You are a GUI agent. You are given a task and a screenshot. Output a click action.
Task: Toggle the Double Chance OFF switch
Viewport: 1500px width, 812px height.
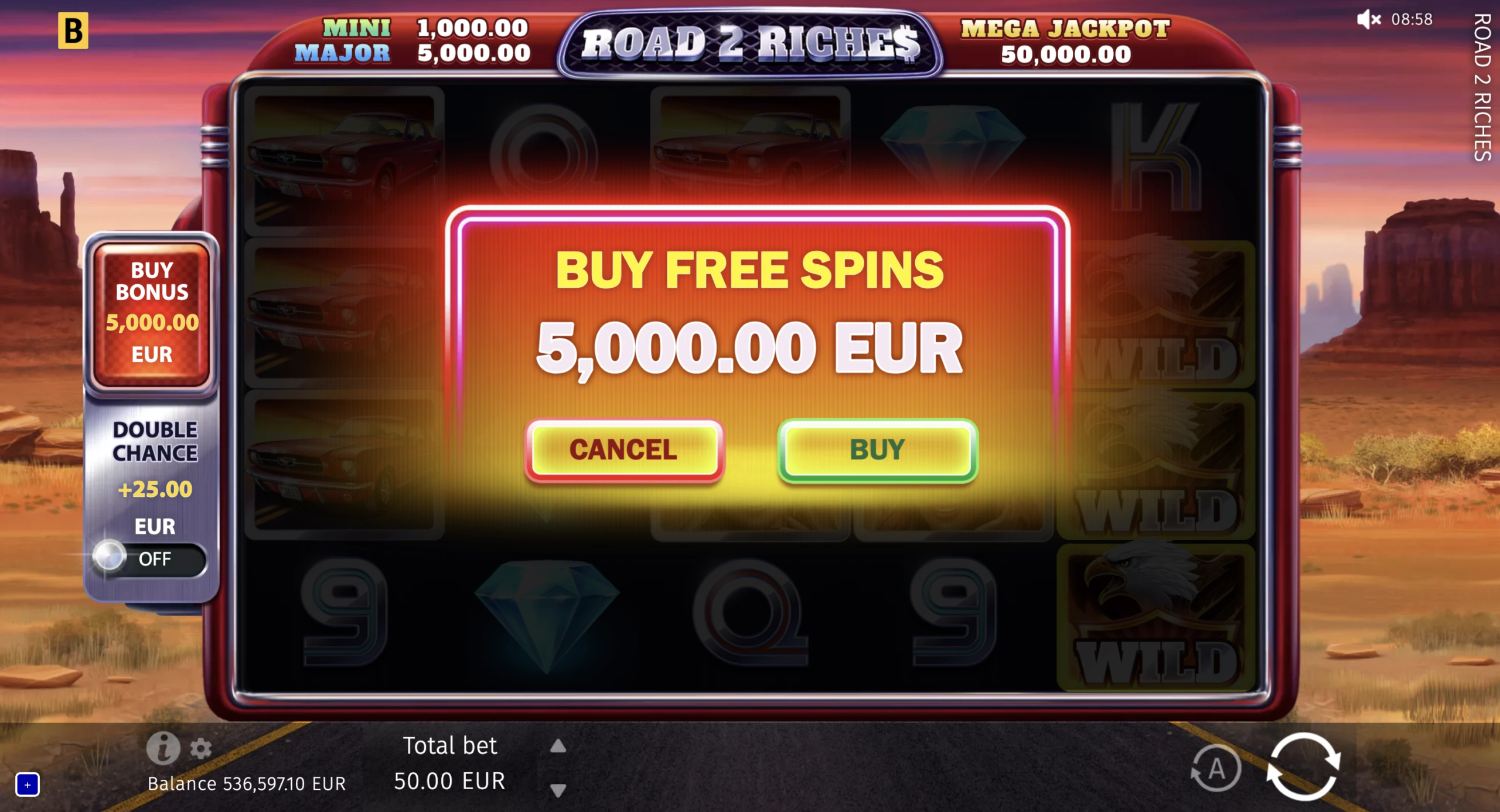pos(149,559)
